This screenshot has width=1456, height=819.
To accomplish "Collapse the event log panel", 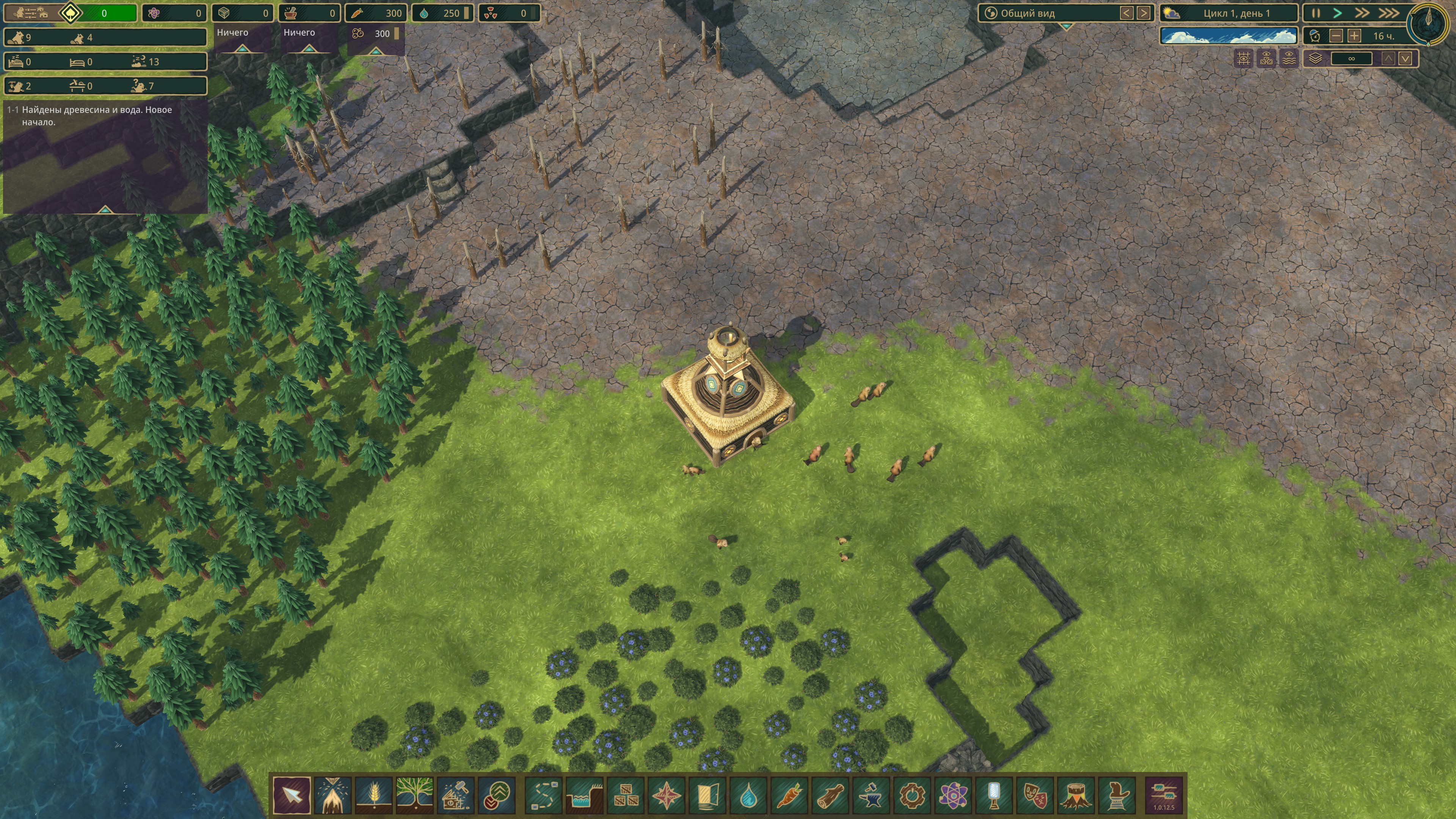I will click(105, 210).
